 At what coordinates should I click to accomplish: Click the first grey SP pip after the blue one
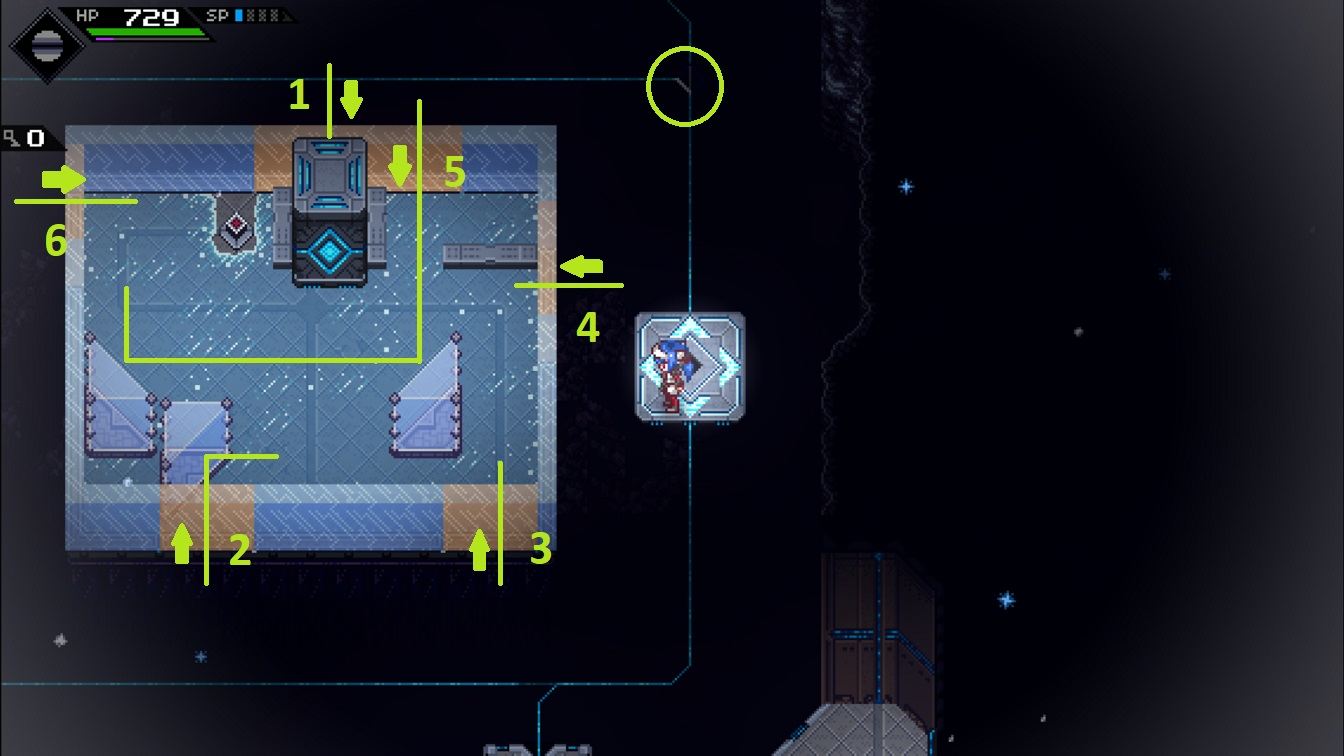click(x=252, y=14)
